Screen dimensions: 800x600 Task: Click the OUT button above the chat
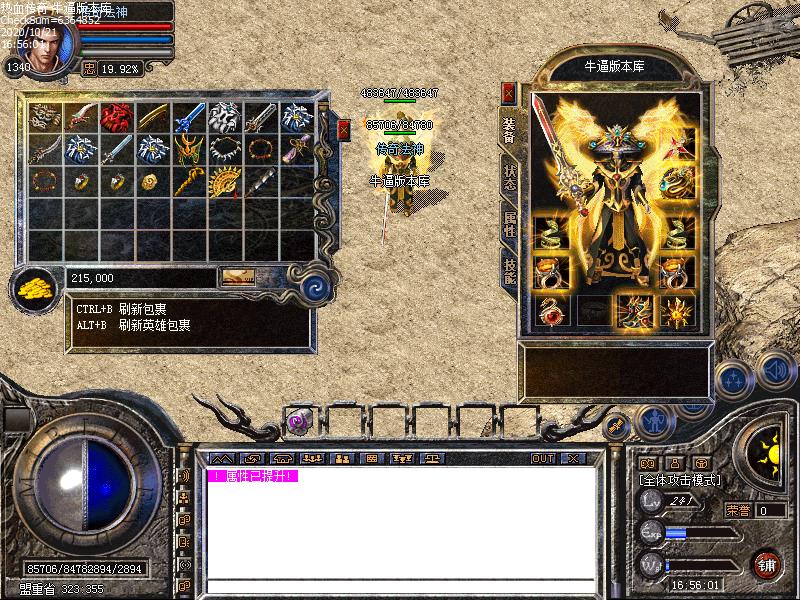[x=543, y=458]
